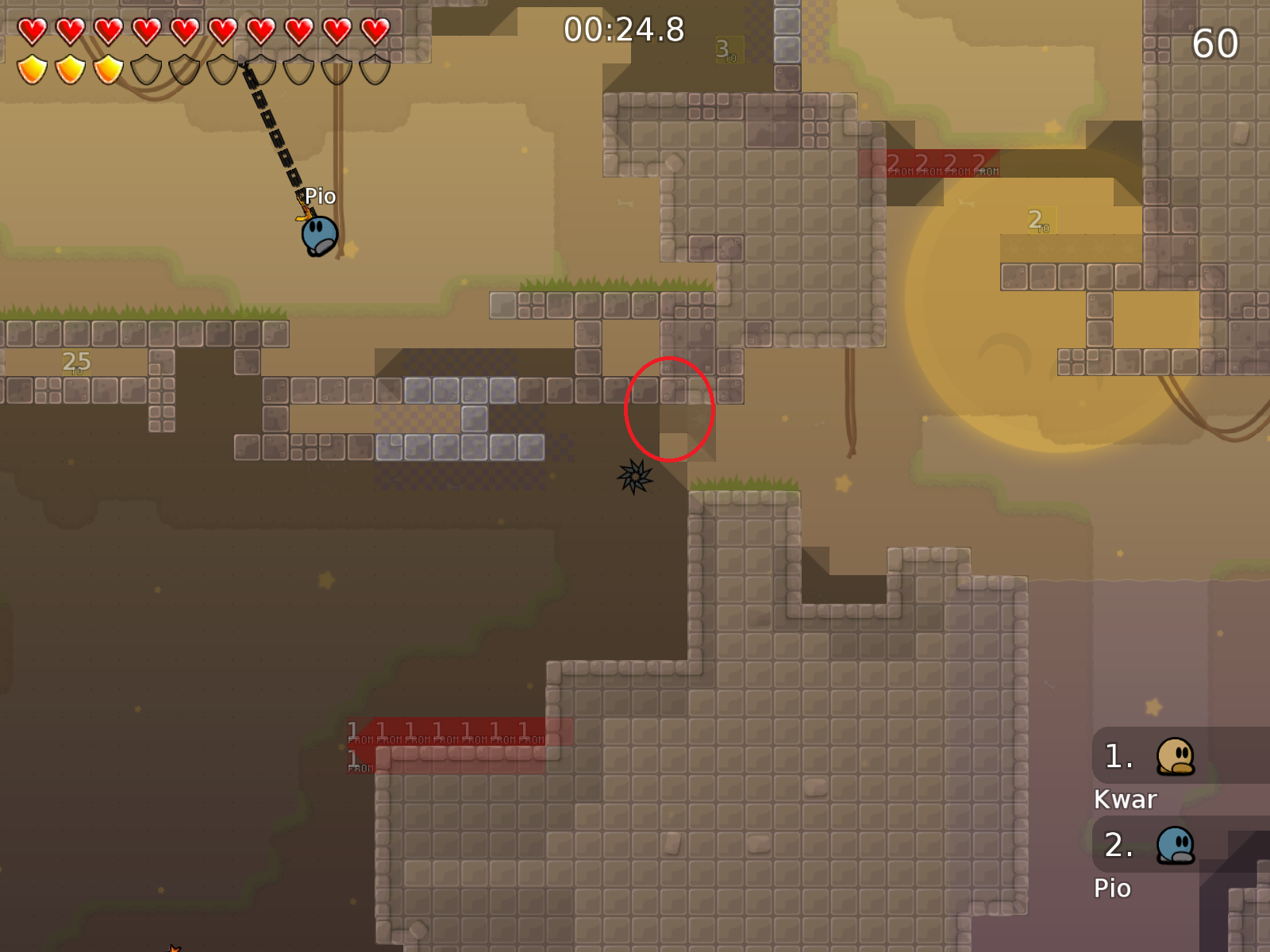Screen dimensions: 1270x952
Task: Select the first gold shield icon
Action: [33, 70]
